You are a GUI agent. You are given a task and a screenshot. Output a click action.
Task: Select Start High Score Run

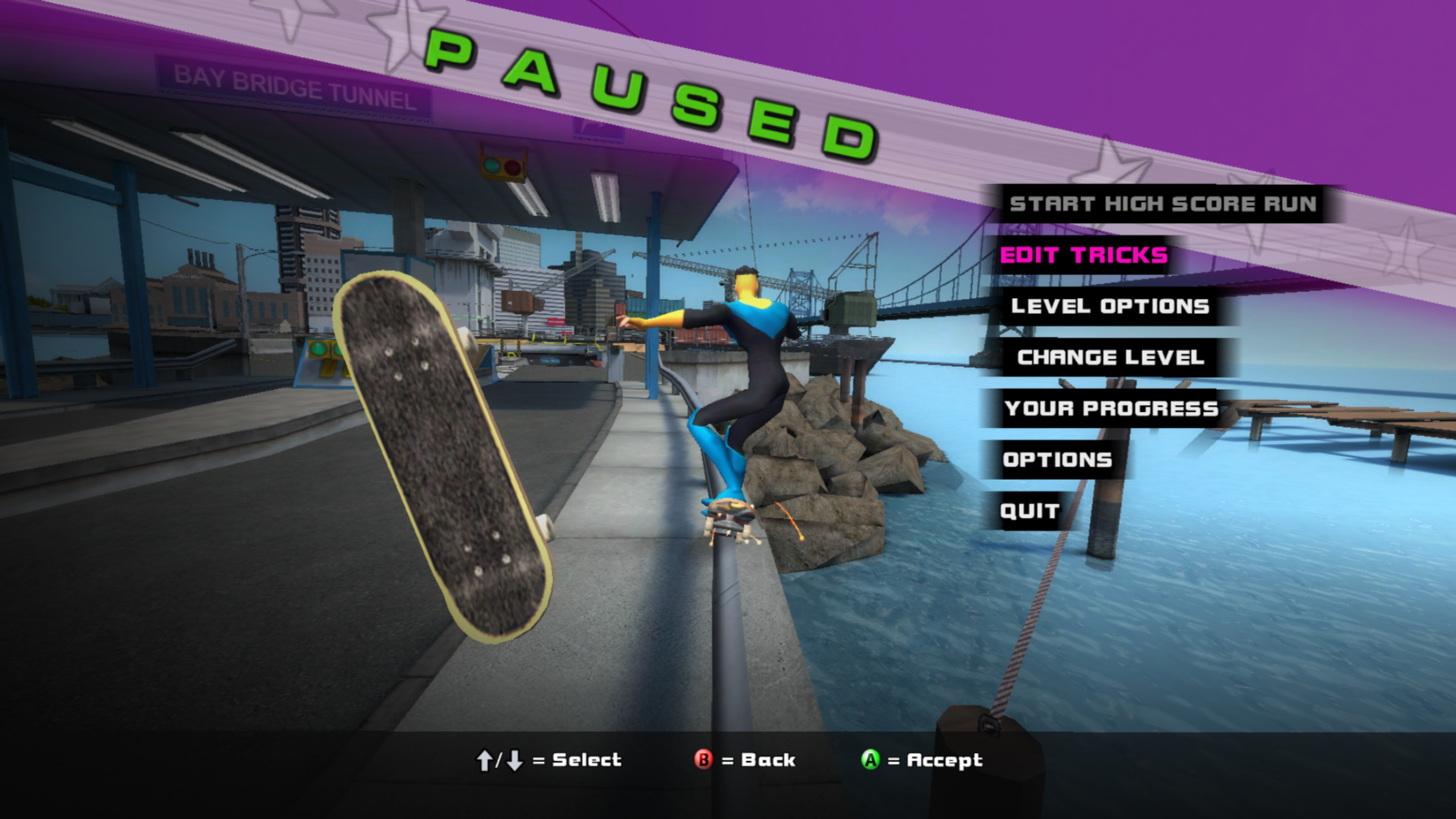[1163, 204]
